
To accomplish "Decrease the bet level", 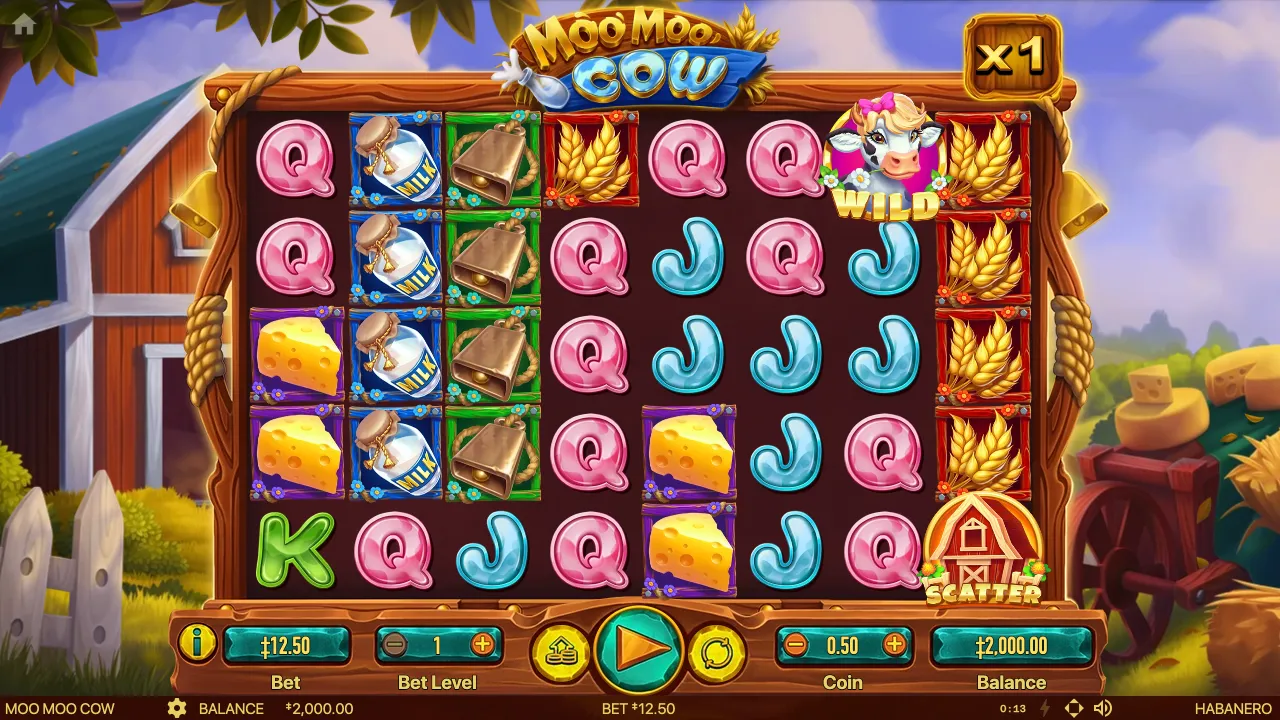I will click(394, 645).
